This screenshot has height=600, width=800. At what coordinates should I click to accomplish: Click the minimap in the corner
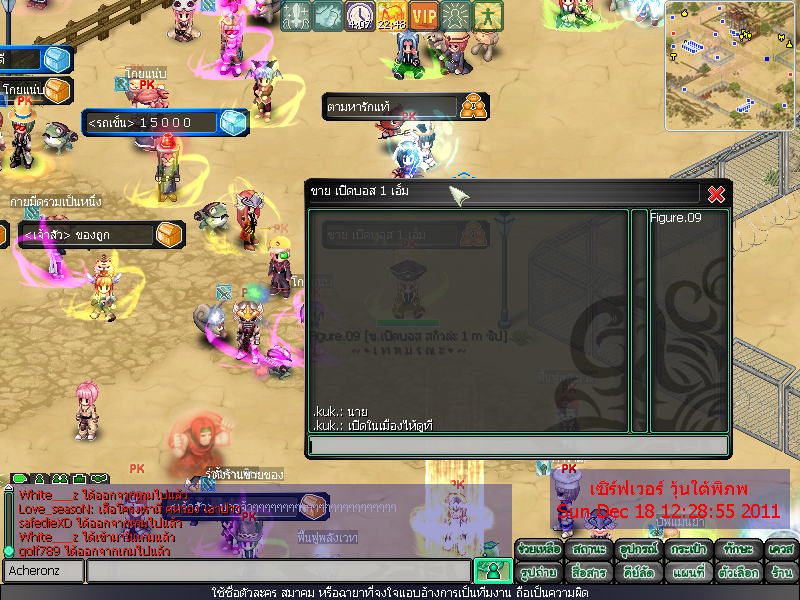click(731, 64)
